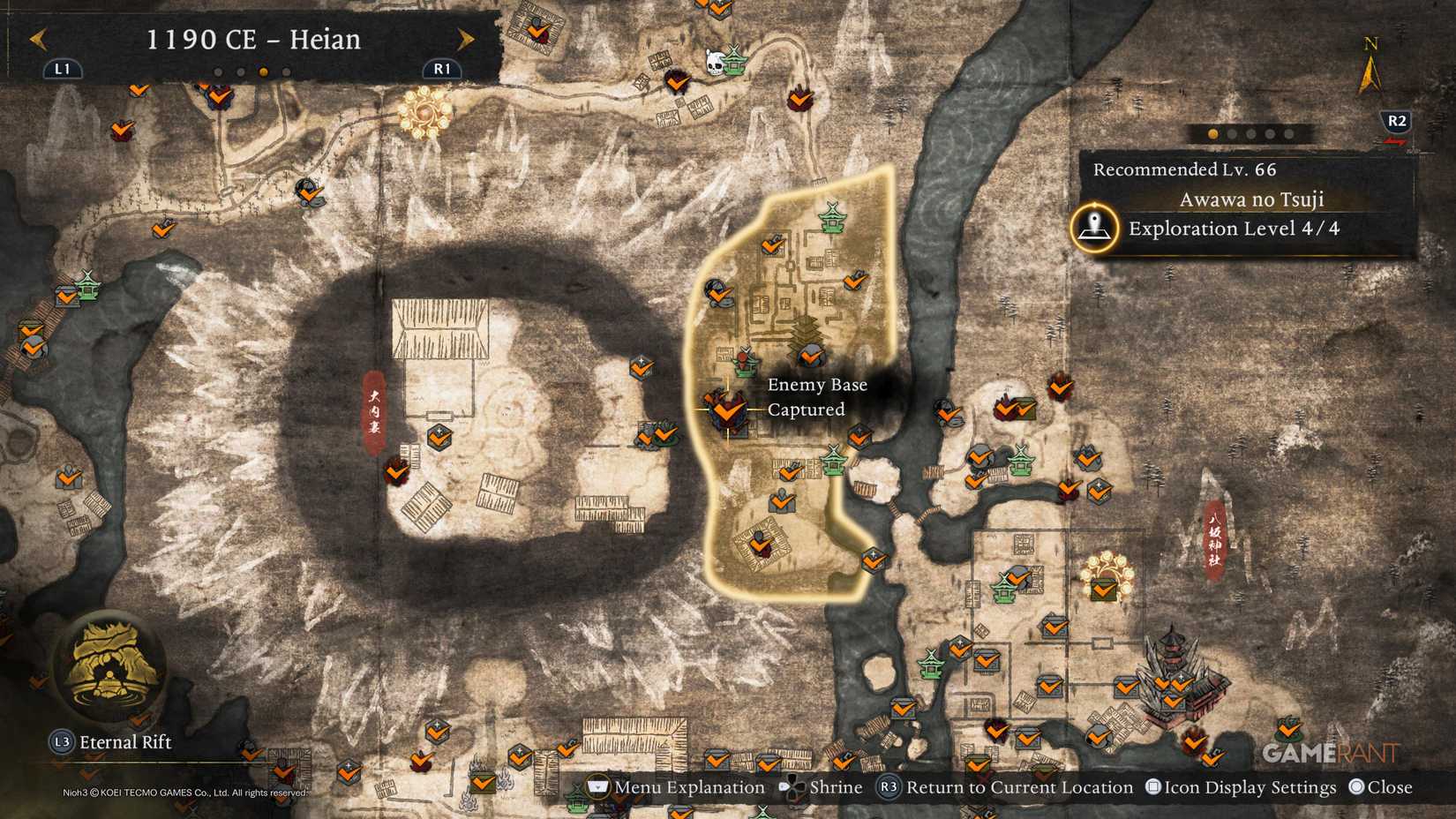Click the castle icon in the bottom-right corner
This screenshot has width=1456, height=819.
click(x=1179, y=668)
